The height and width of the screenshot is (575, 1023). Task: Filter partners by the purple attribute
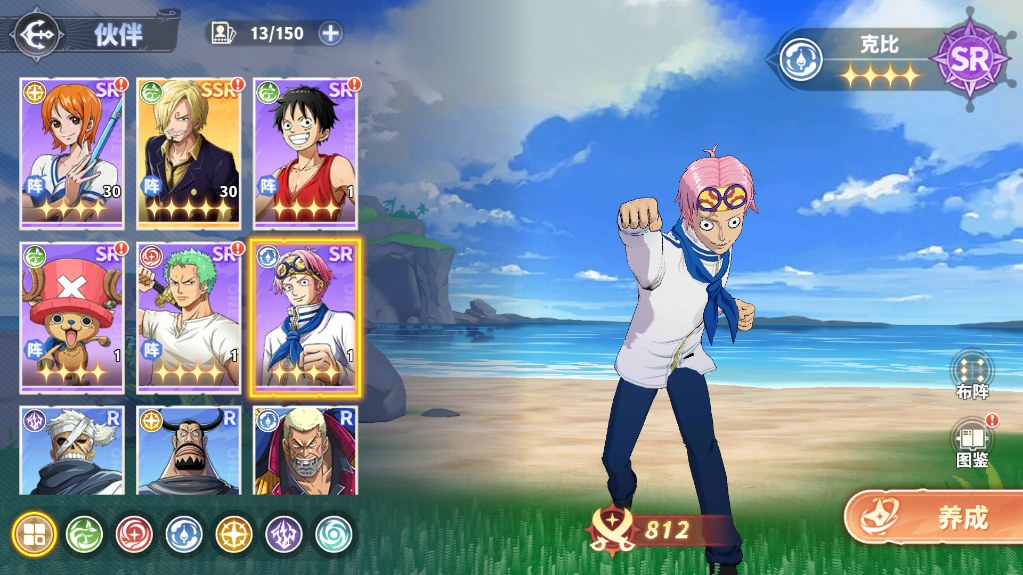click(x=285, y=534)
